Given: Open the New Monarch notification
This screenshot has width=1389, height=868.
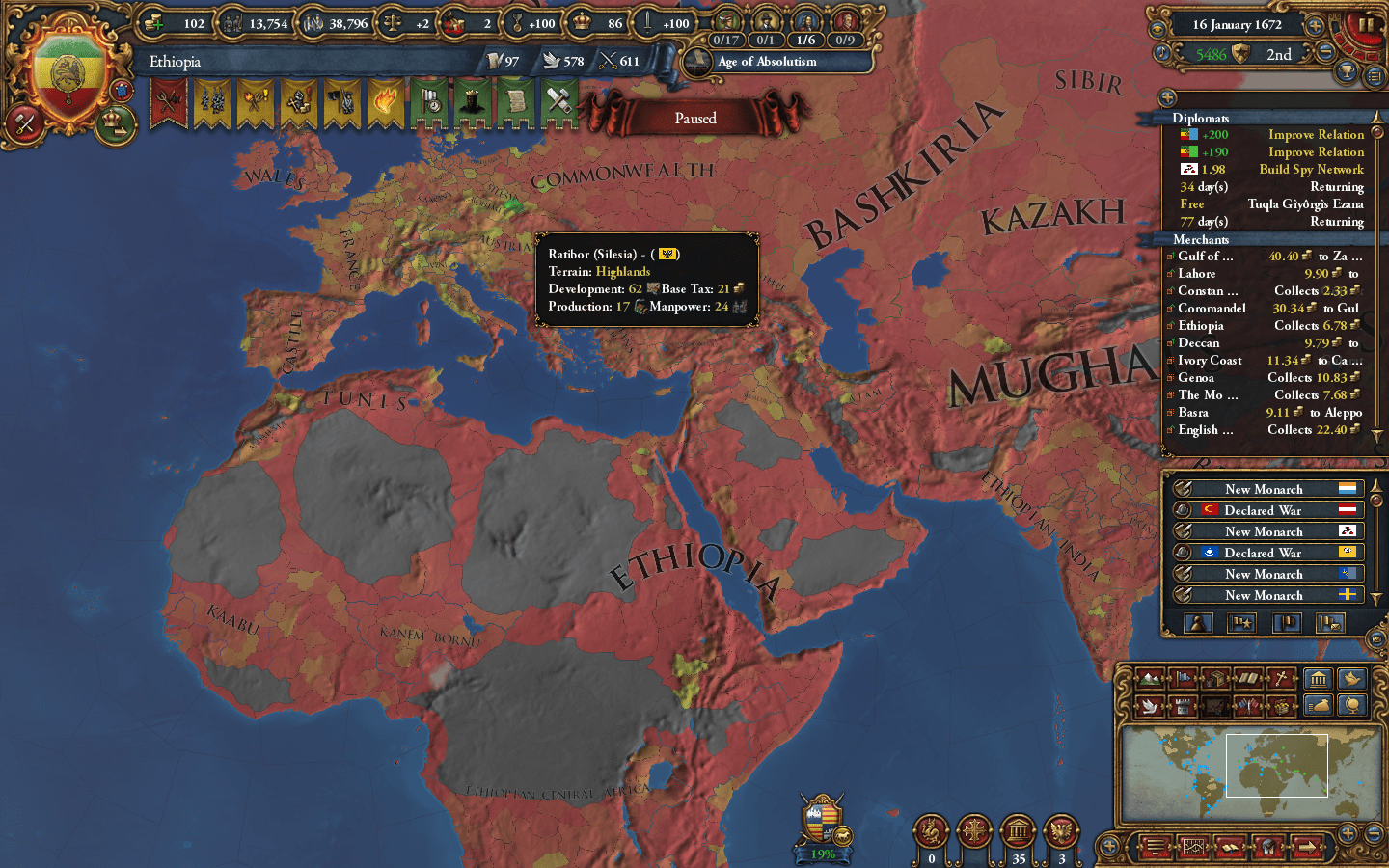Looking at the screenshot, I should click(1264, 488).
